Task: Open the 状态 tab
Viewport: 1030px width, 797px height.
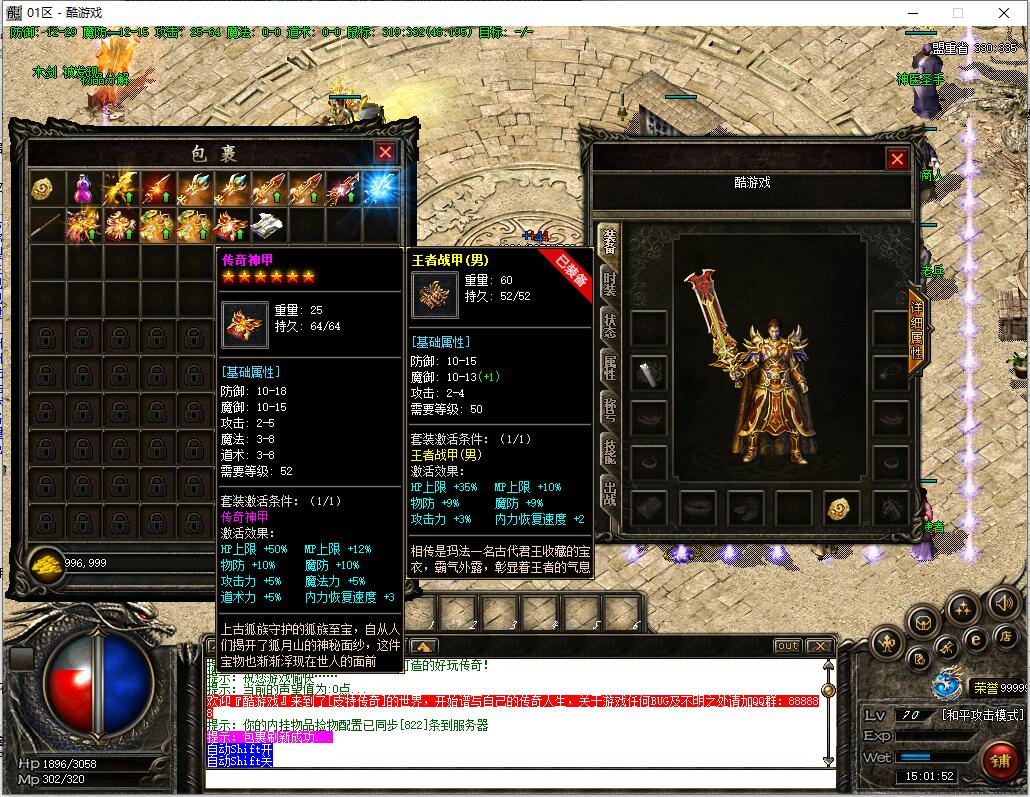Action: point(608,325)
